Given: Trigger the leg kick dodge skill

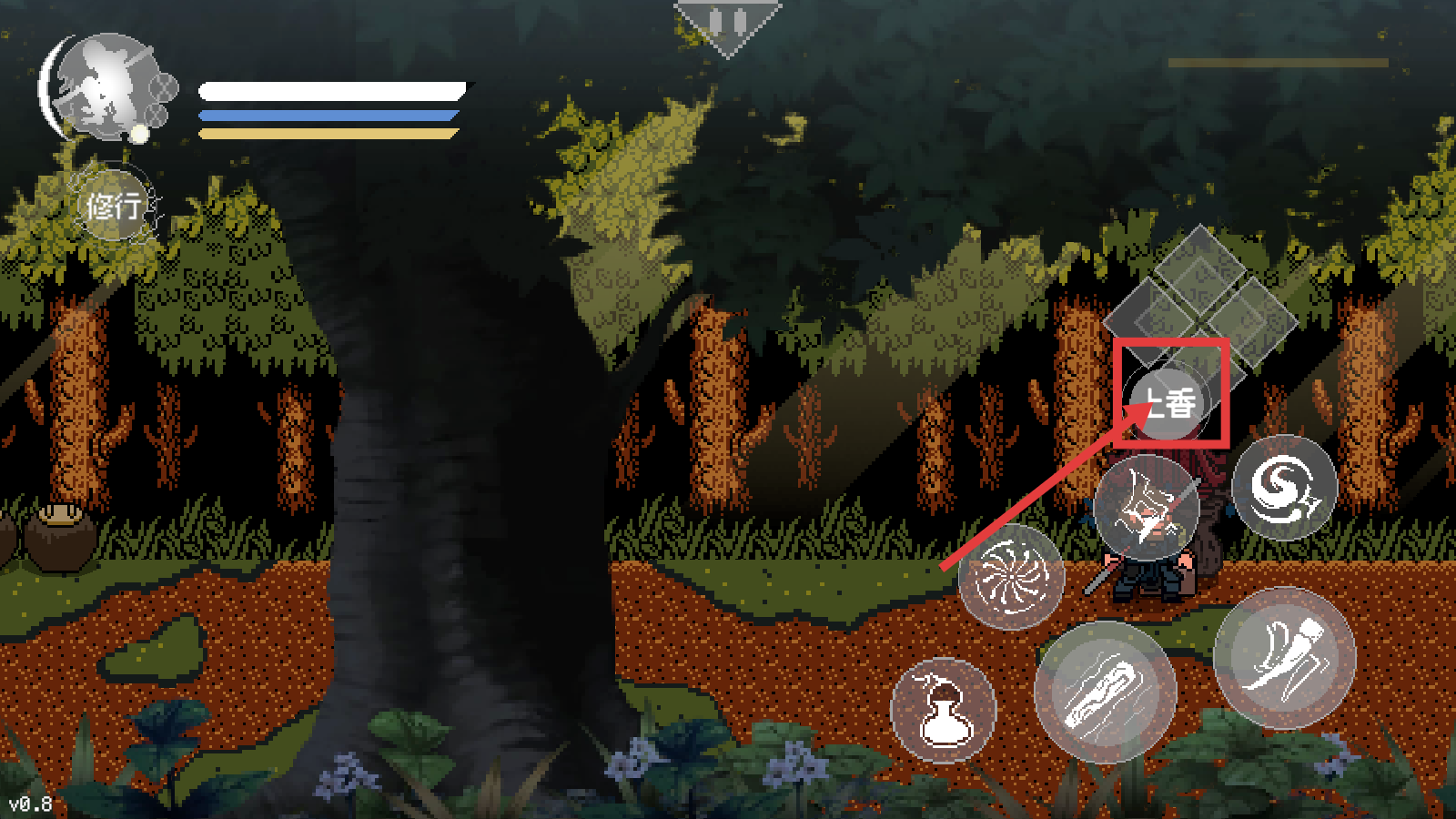Looking at the screenshot, I should [1284, 658].
